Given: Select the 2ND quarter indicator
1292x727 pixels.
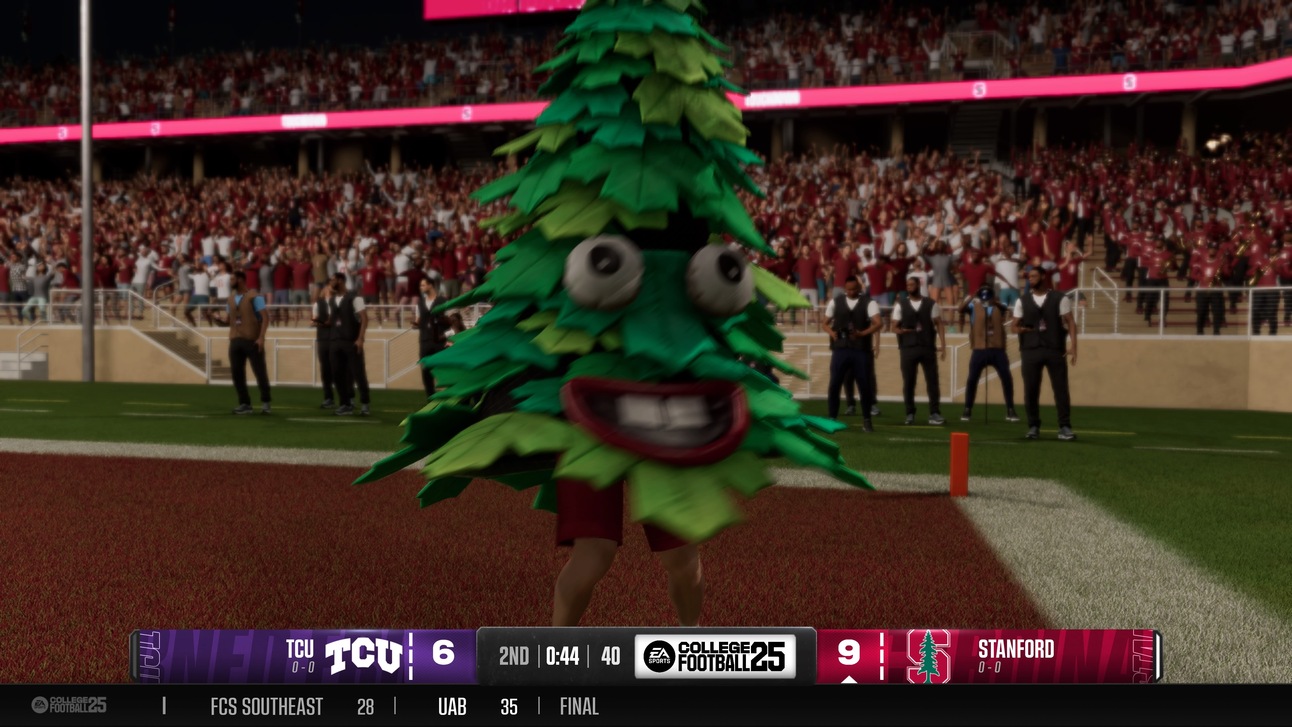Looking at the screenshot, I should click(x=513, y=656).
